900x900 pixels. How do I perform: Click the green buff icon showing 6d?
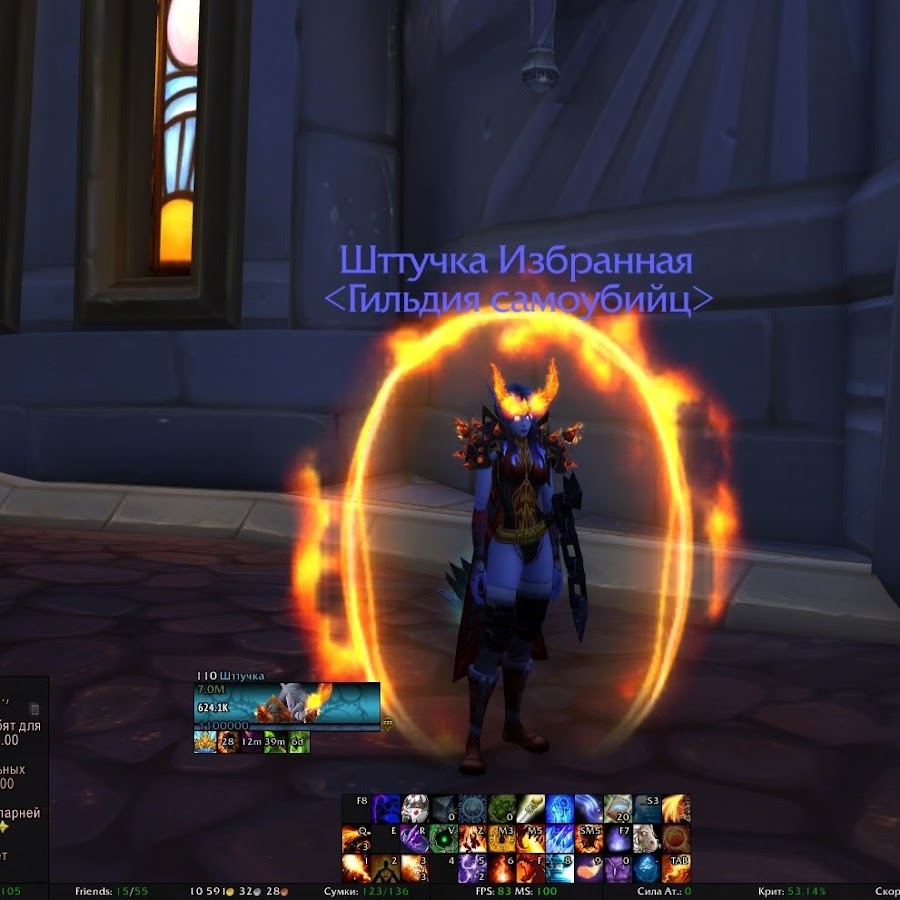(299, 742)
